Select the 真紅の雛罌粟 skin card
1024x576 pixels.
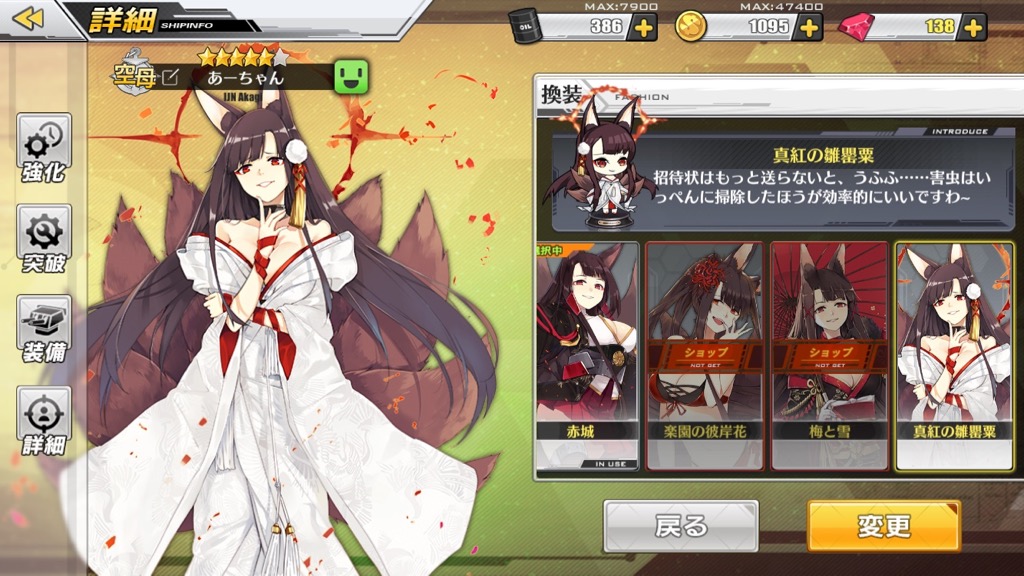pos(954,356)
